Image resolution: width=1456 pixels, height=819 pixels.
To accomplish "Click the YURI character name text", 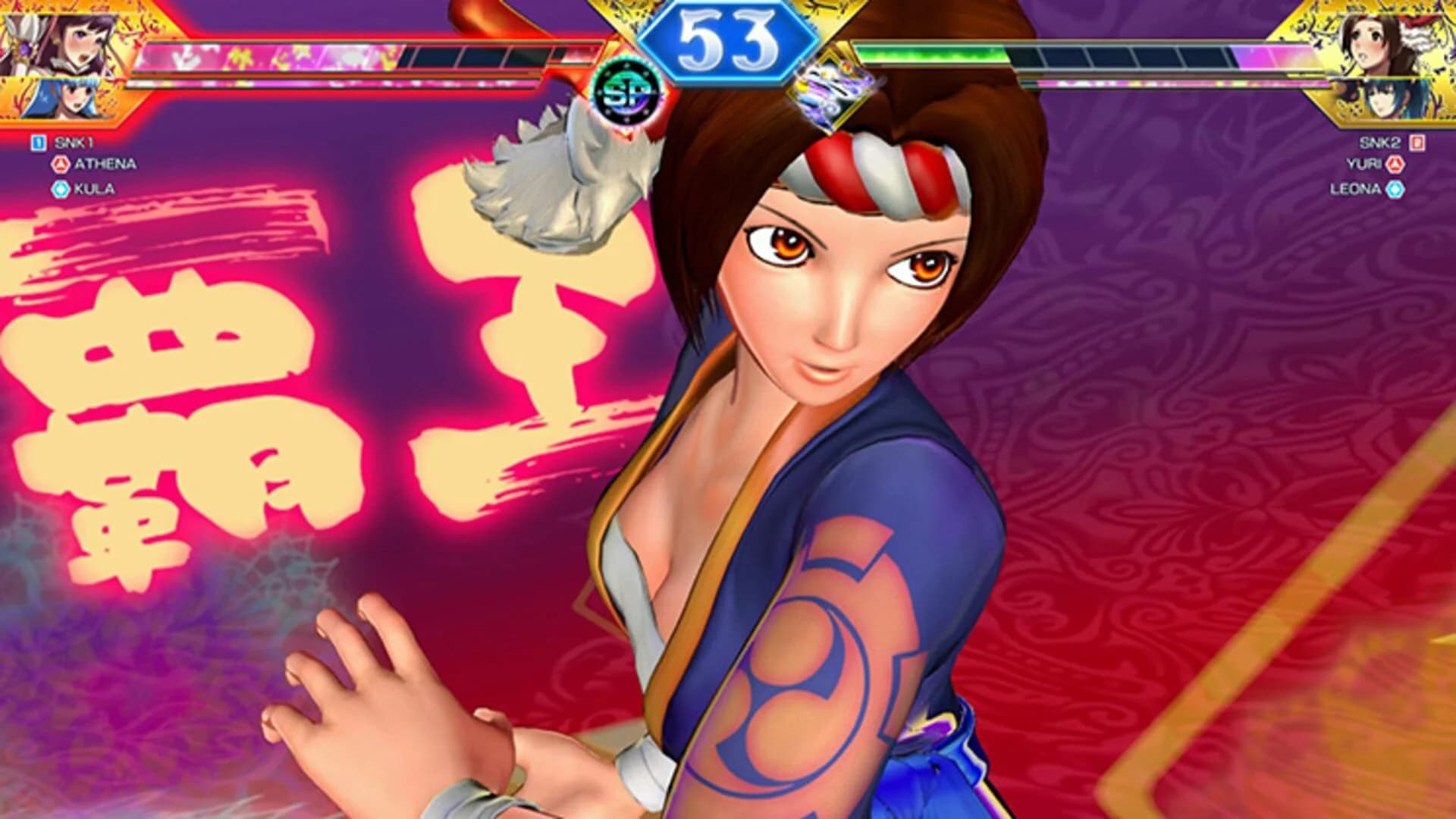I will pos(1363,163).
